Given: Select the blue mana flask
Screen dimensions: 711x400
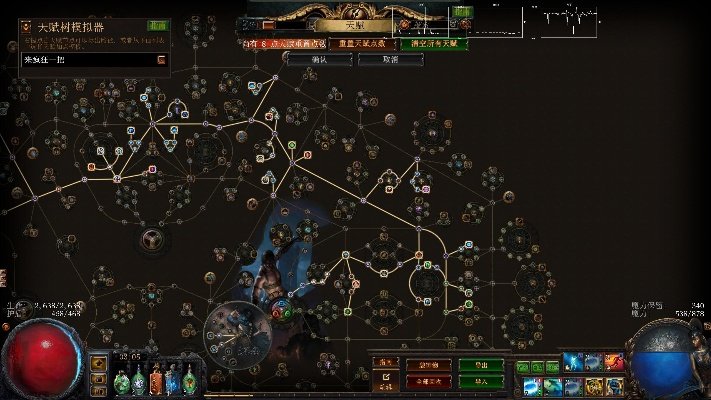Looking at the screenshot, I should [x=174, y=381].
